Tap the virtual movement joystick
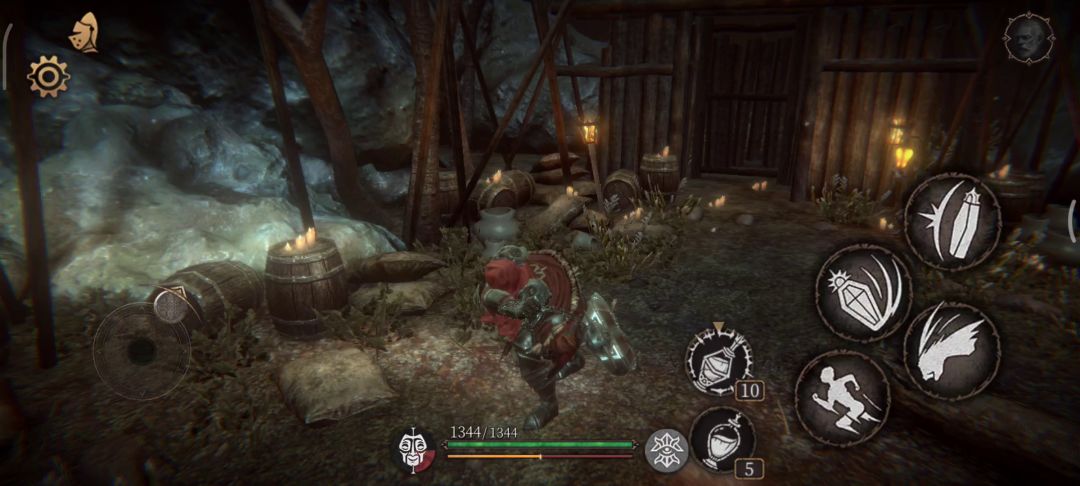The image size is (1080, 486). point(141,350)
